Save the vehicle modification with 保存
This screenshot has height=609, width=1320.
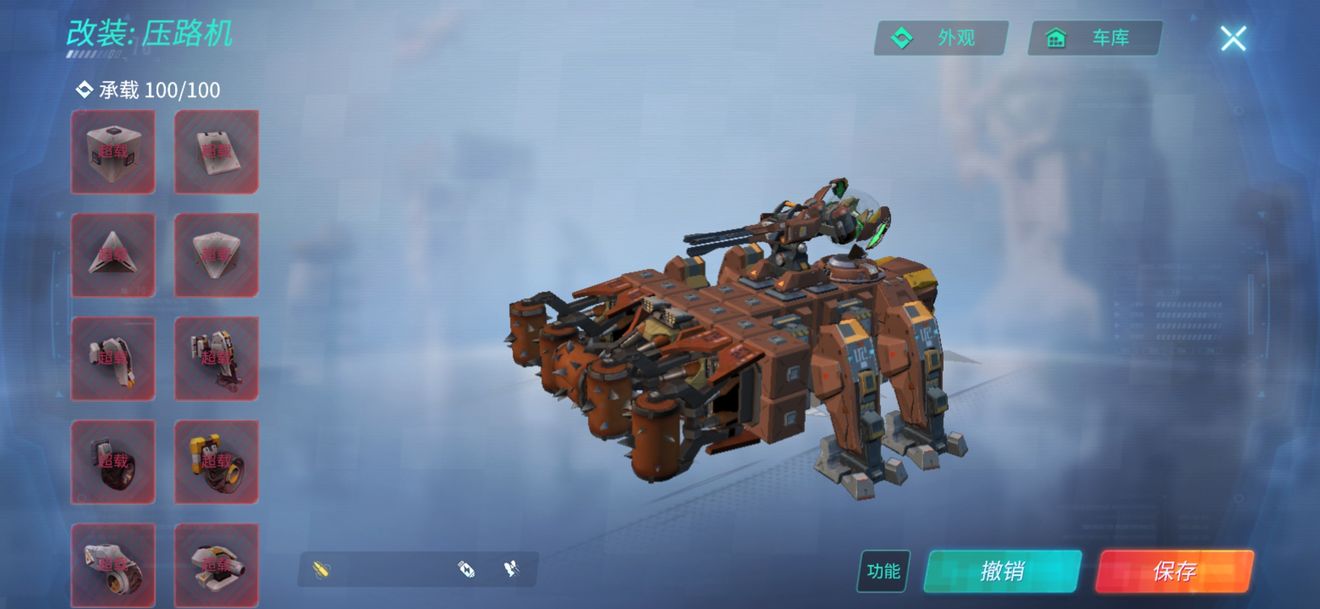[1174, 571]
